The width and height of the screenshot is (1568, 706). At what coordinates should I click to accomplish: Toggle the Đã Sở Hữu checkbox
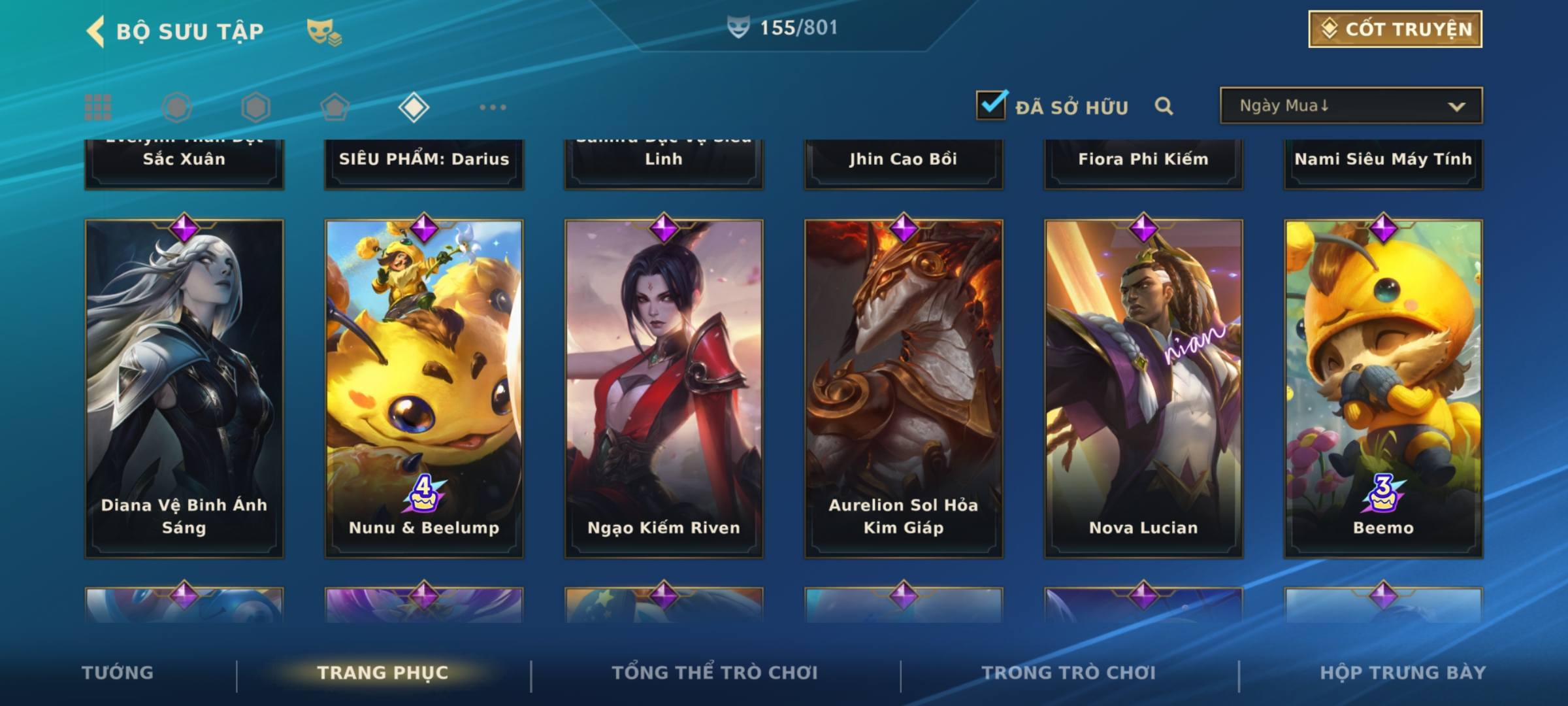[x=991, y=105]
